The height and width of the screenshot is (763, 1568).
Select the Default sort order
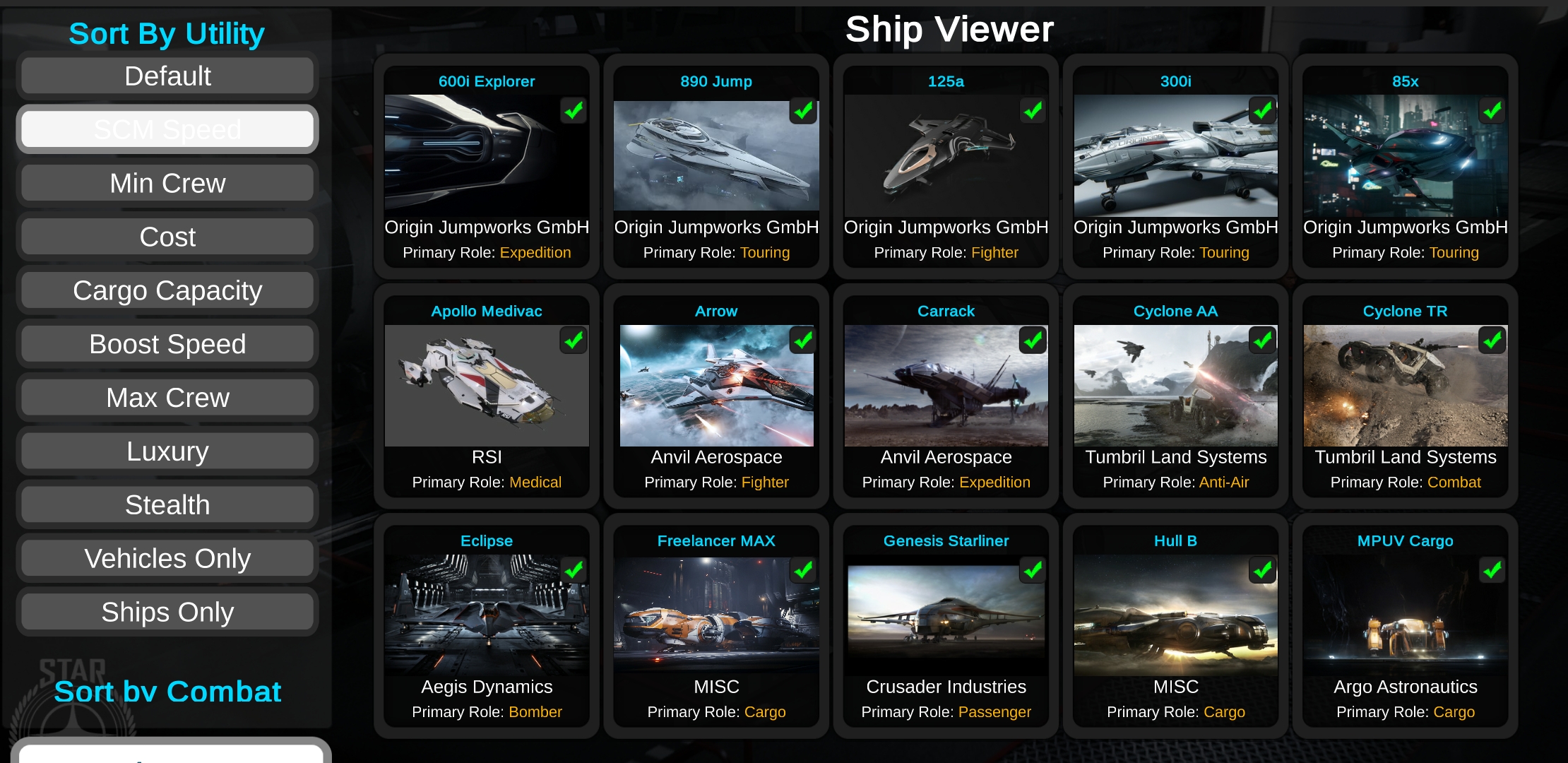coord(167,76)
